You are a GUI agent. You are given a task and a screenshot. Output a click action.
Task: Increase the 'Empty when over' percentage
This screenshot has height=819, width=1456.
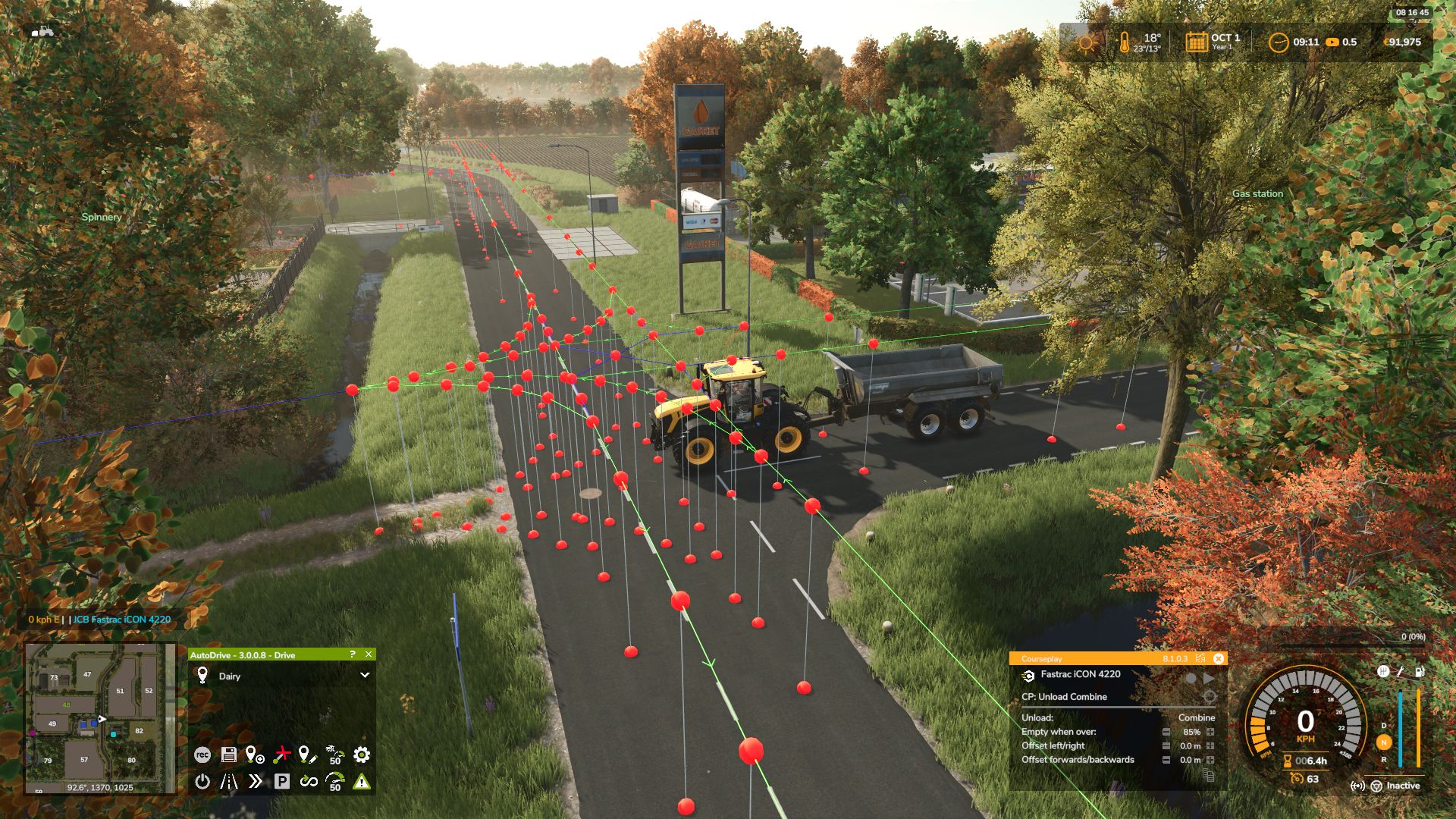click(1210, 732)
